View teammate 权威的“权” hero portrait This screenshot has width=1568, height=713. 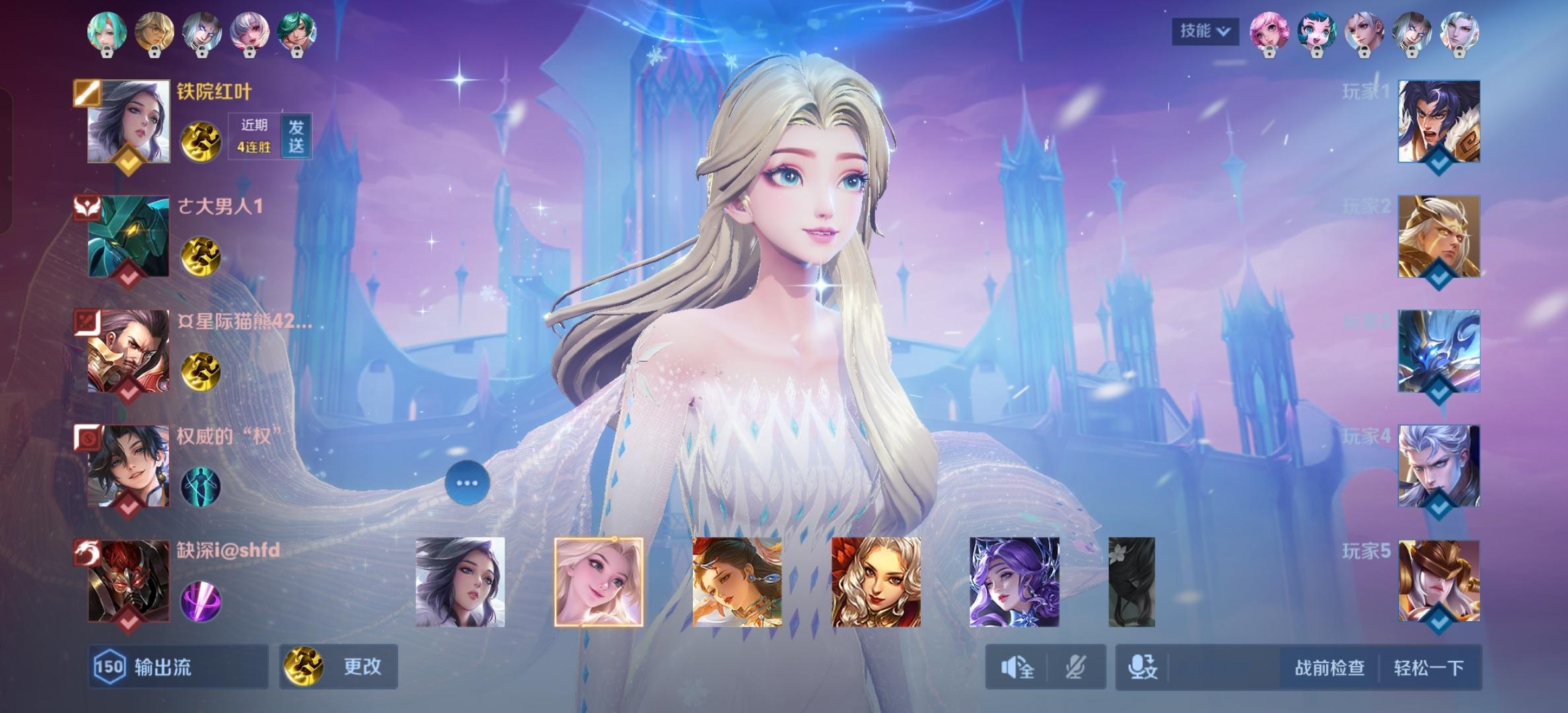pos(129,465)
